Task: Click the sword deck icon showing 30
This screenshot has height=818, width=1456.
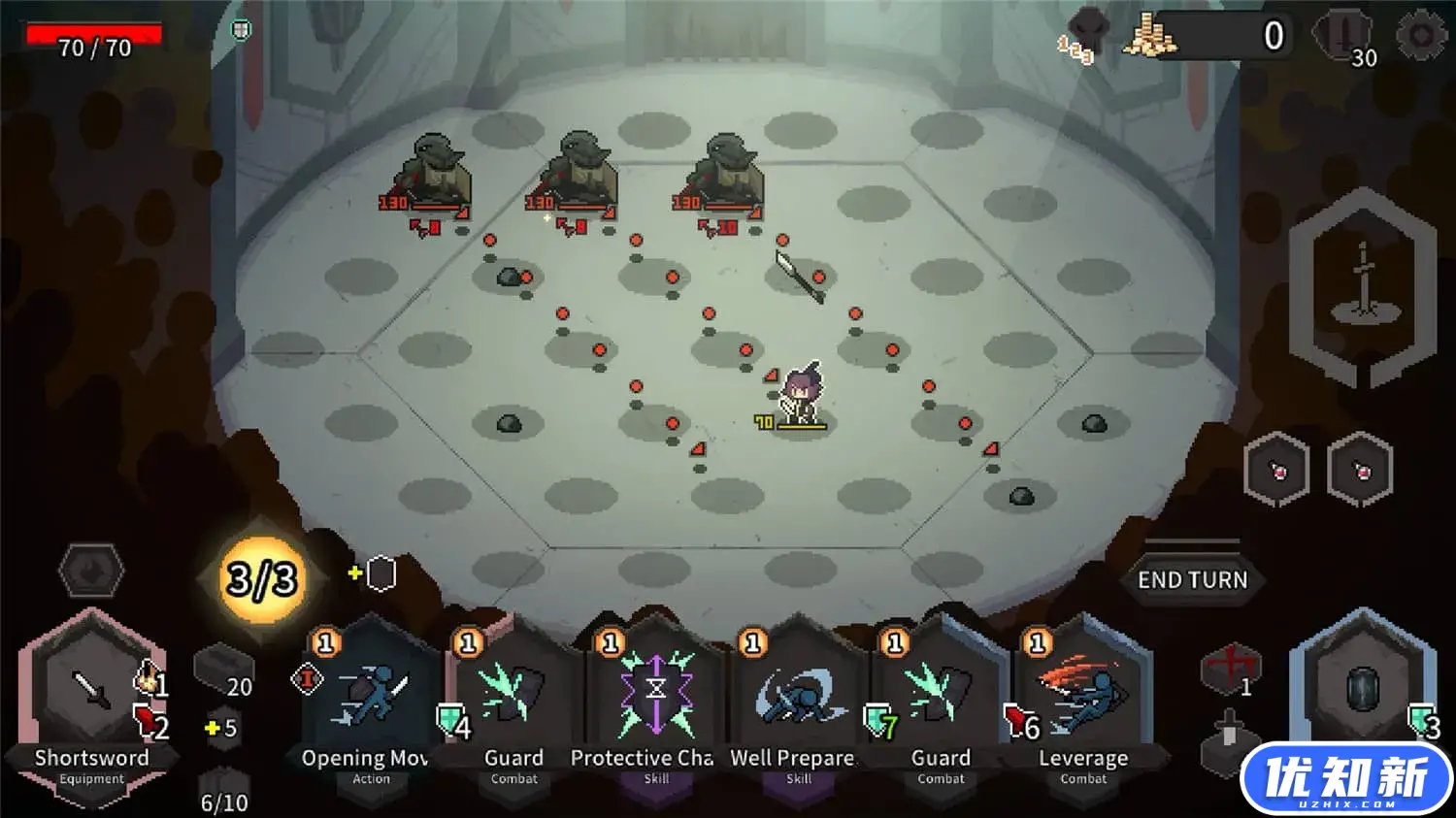Action: point(1344,37)
